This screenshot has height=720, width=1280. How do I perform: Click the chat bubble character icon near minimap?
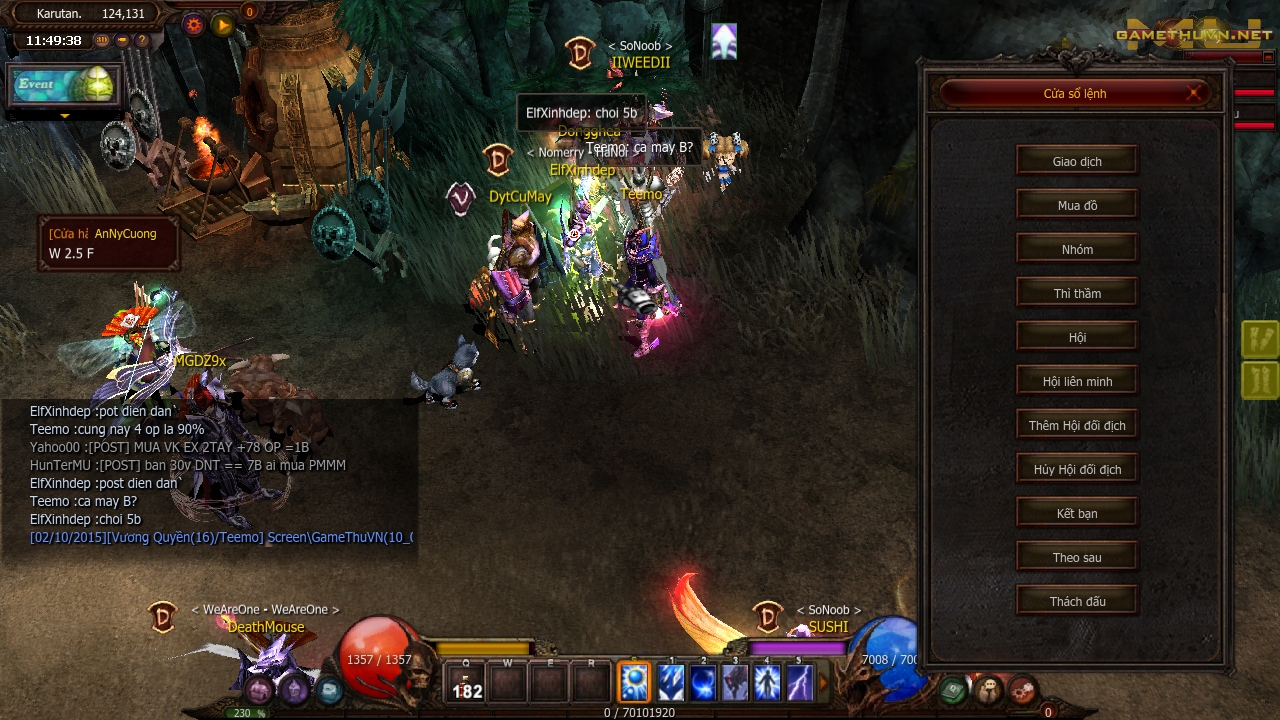[987, 690]
